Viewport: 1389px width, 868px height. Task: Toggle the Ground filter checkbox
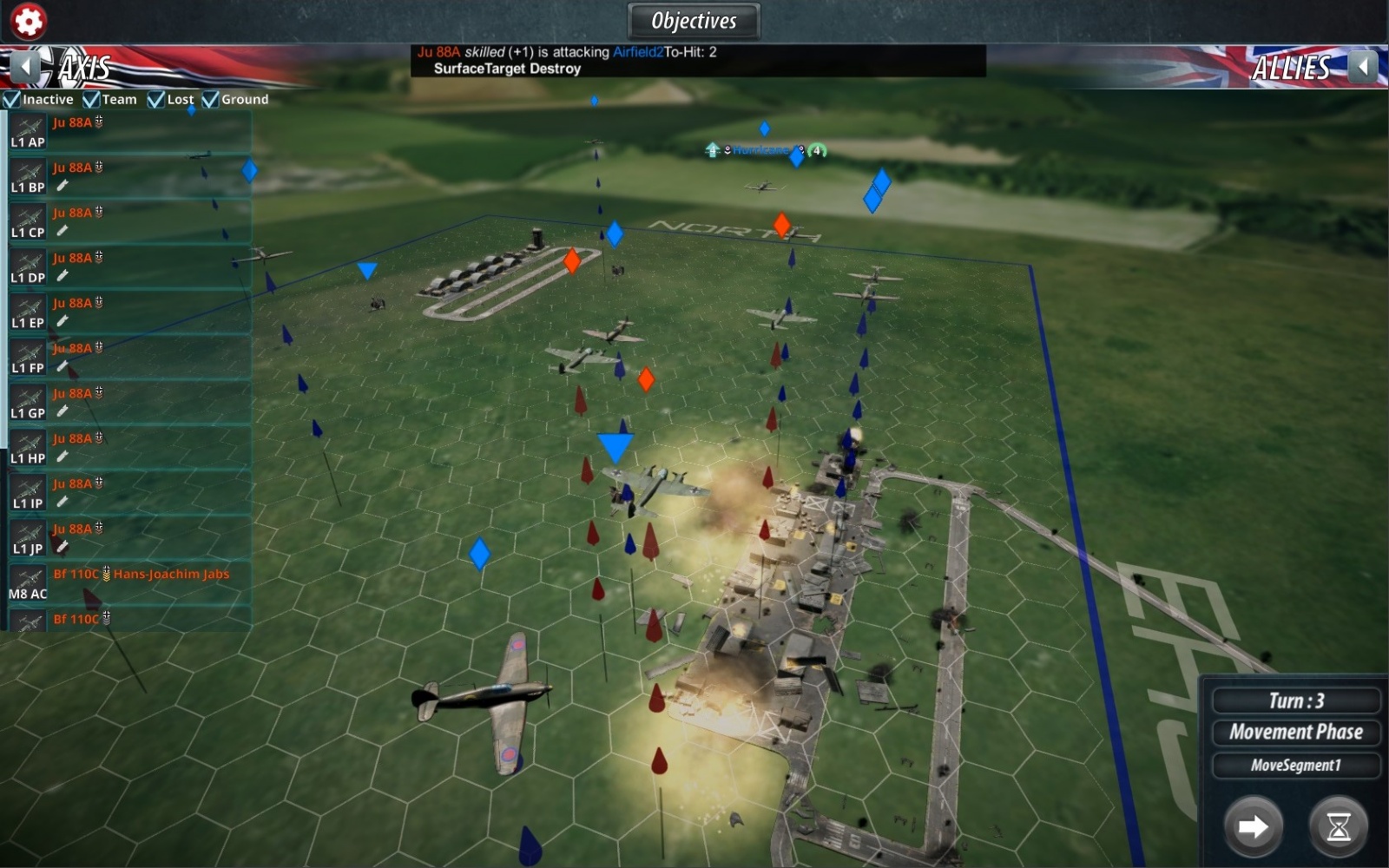pos(210,100)
